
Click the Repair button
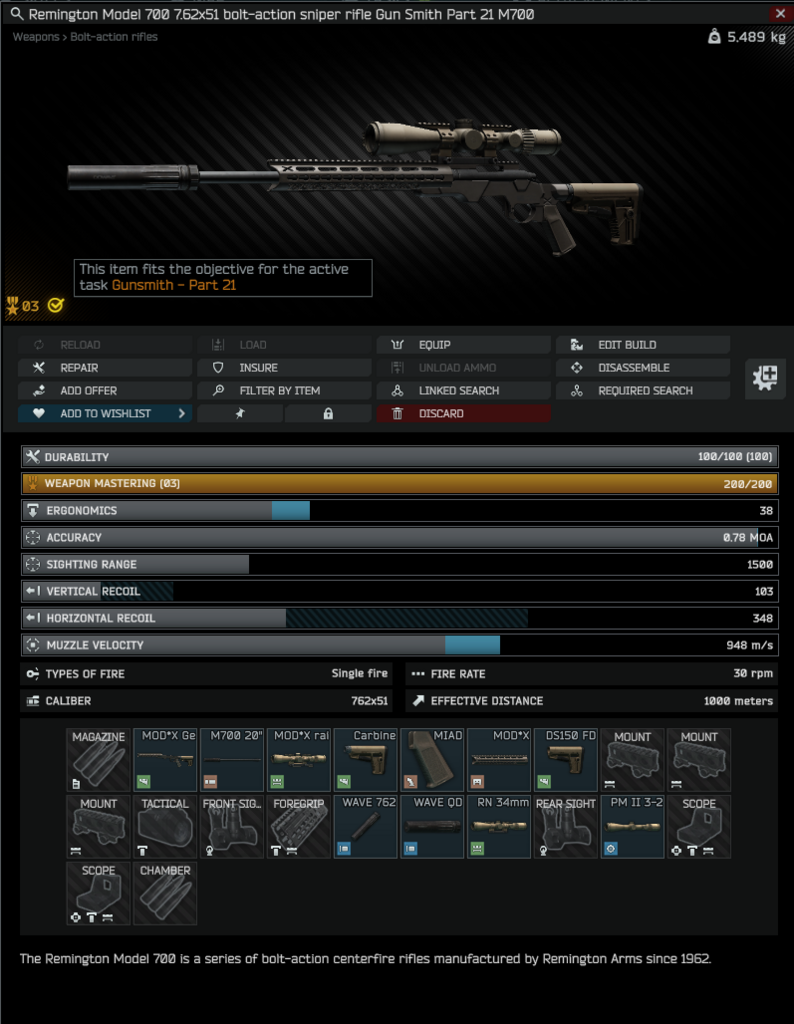(105, 367)
